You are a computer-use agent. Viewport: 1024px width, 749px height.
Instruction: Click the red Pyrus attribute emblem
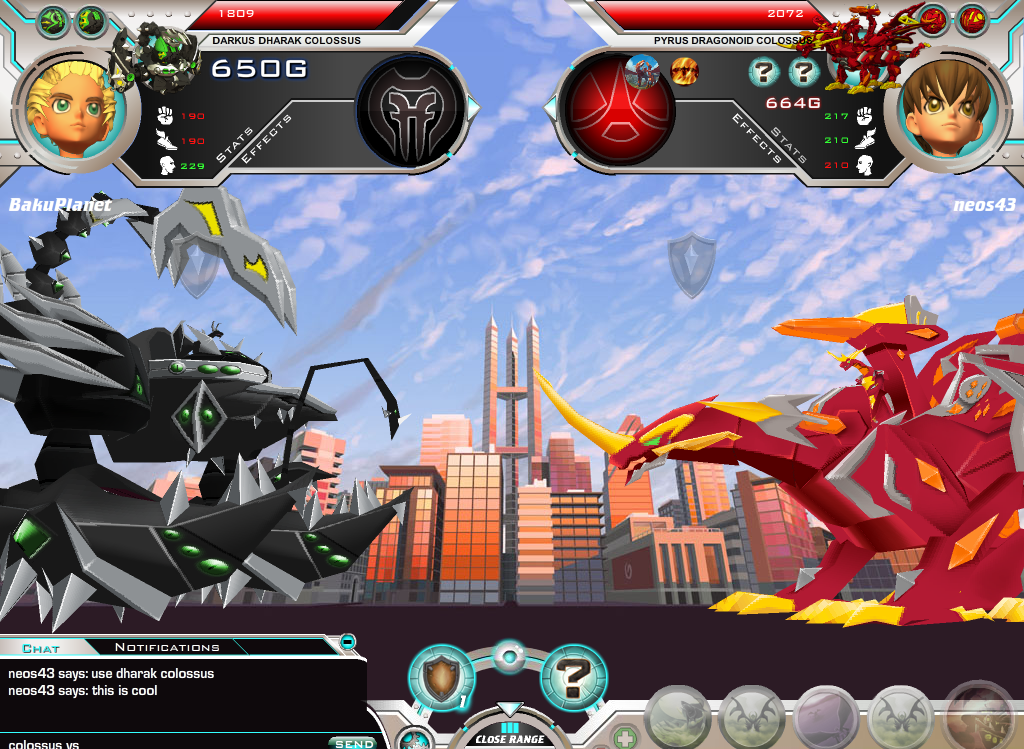pos(617,106)
